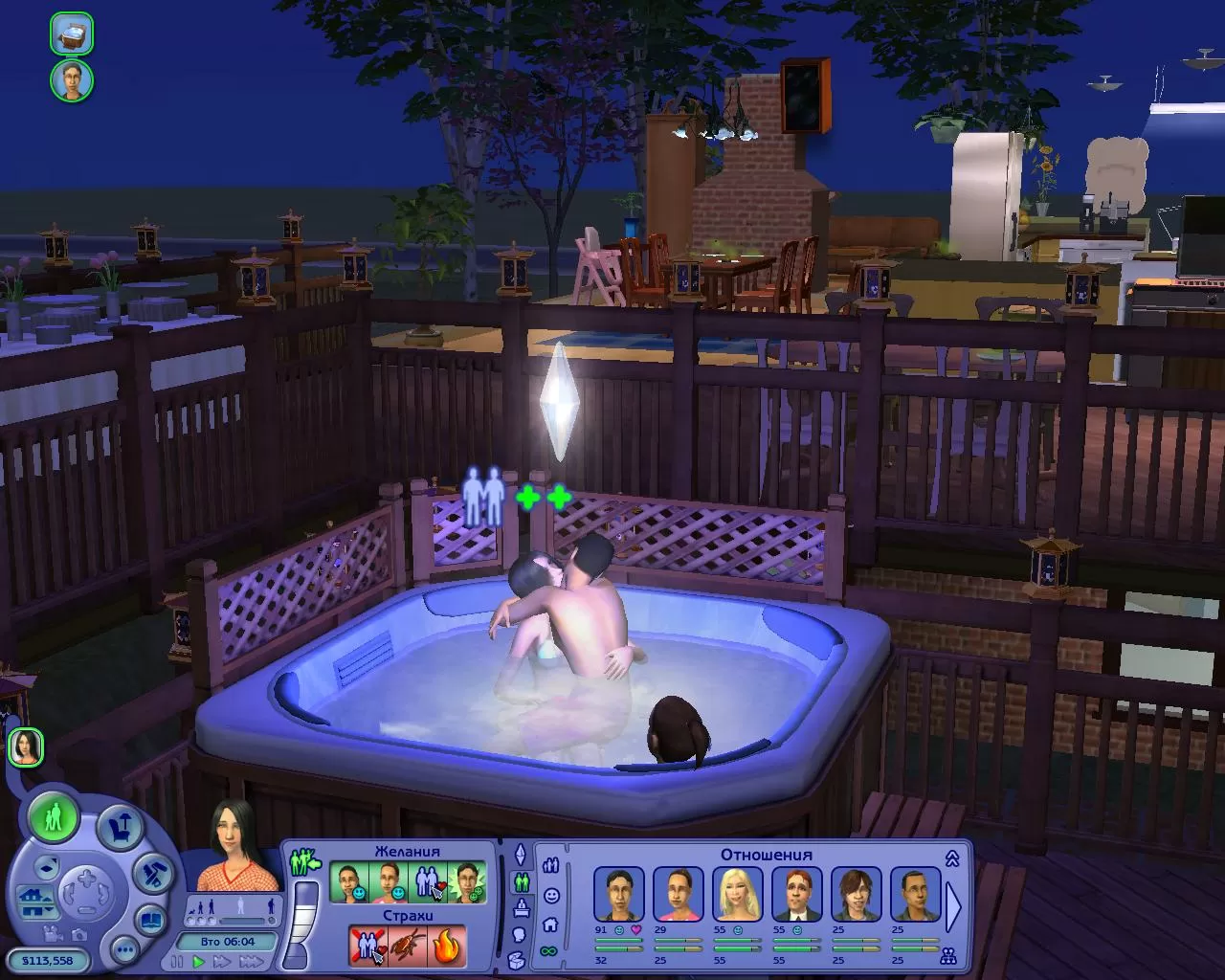Open the family tree icon

(949, 956)
